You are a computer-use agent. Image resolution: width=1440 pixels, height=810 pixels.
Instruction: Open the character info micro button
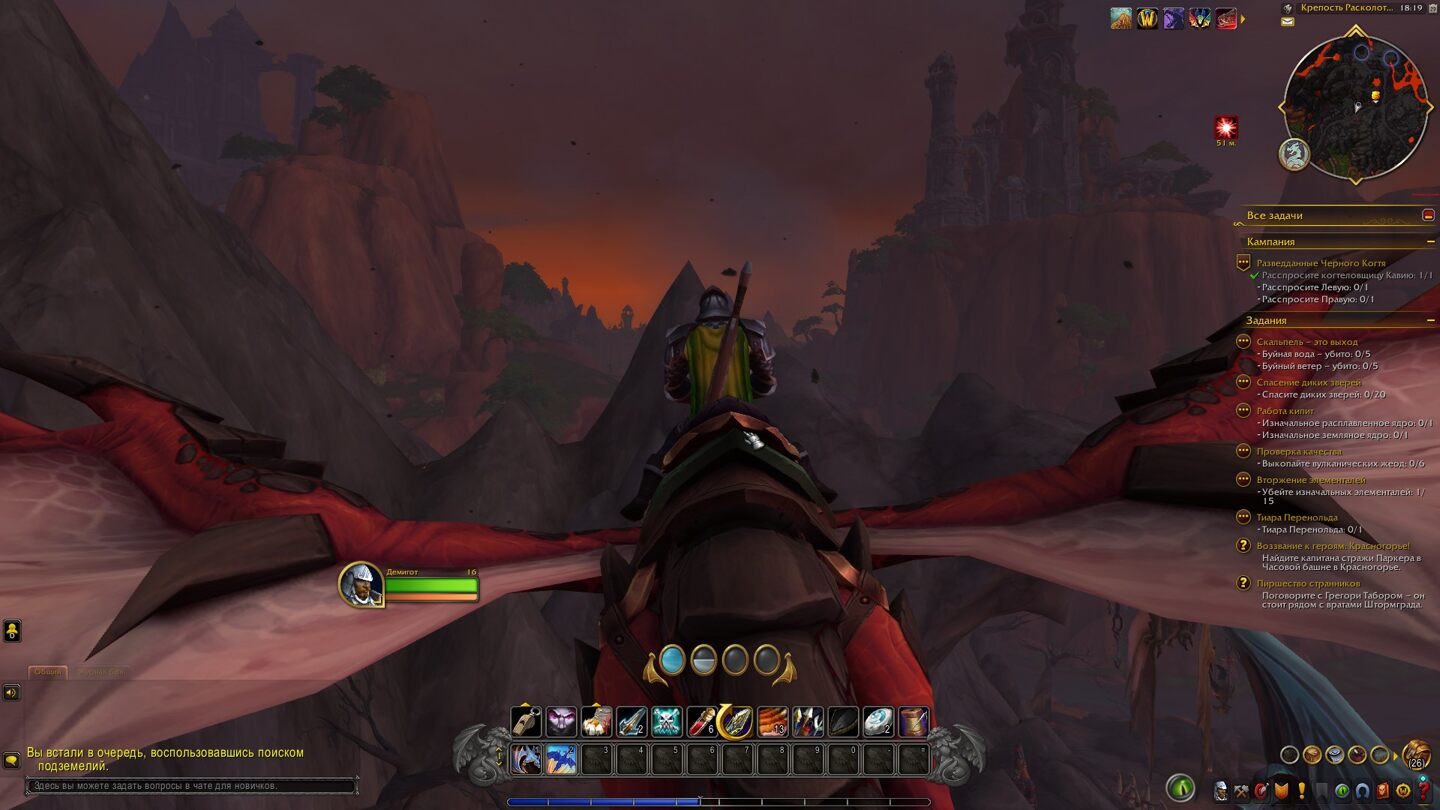click(1221, 790)
